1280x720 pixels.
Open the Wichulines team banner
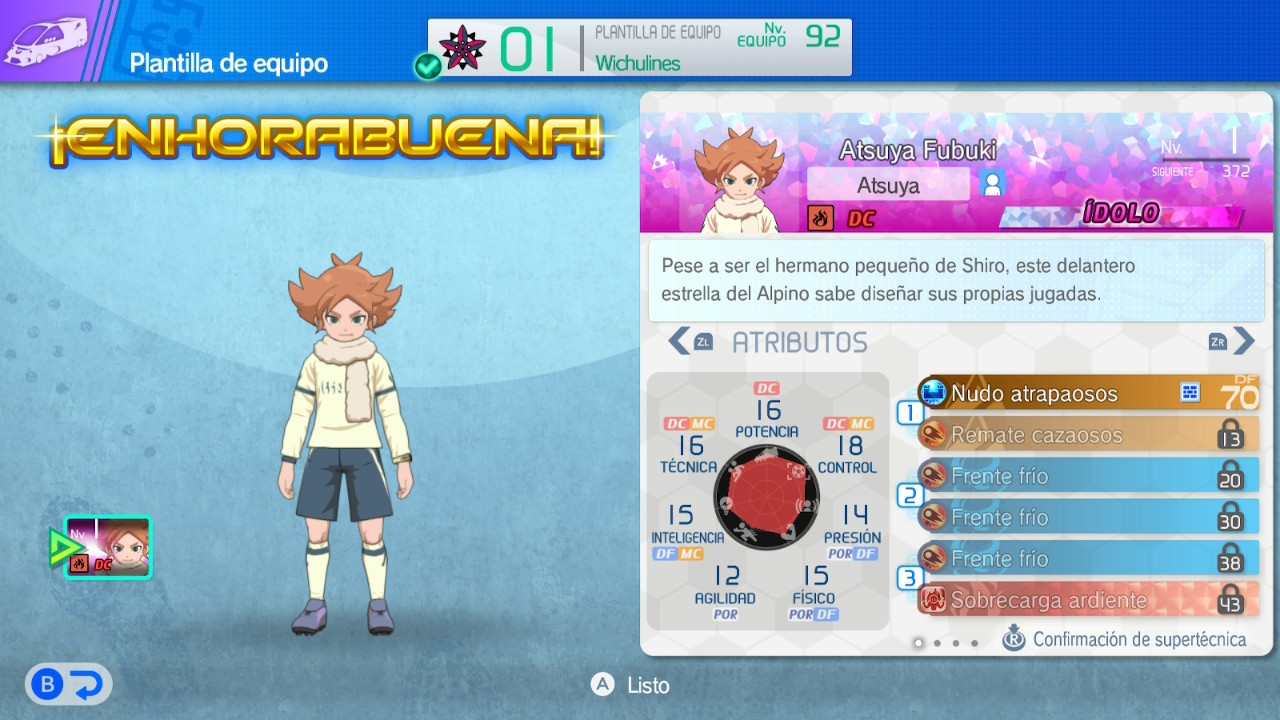tap(640, 47)
